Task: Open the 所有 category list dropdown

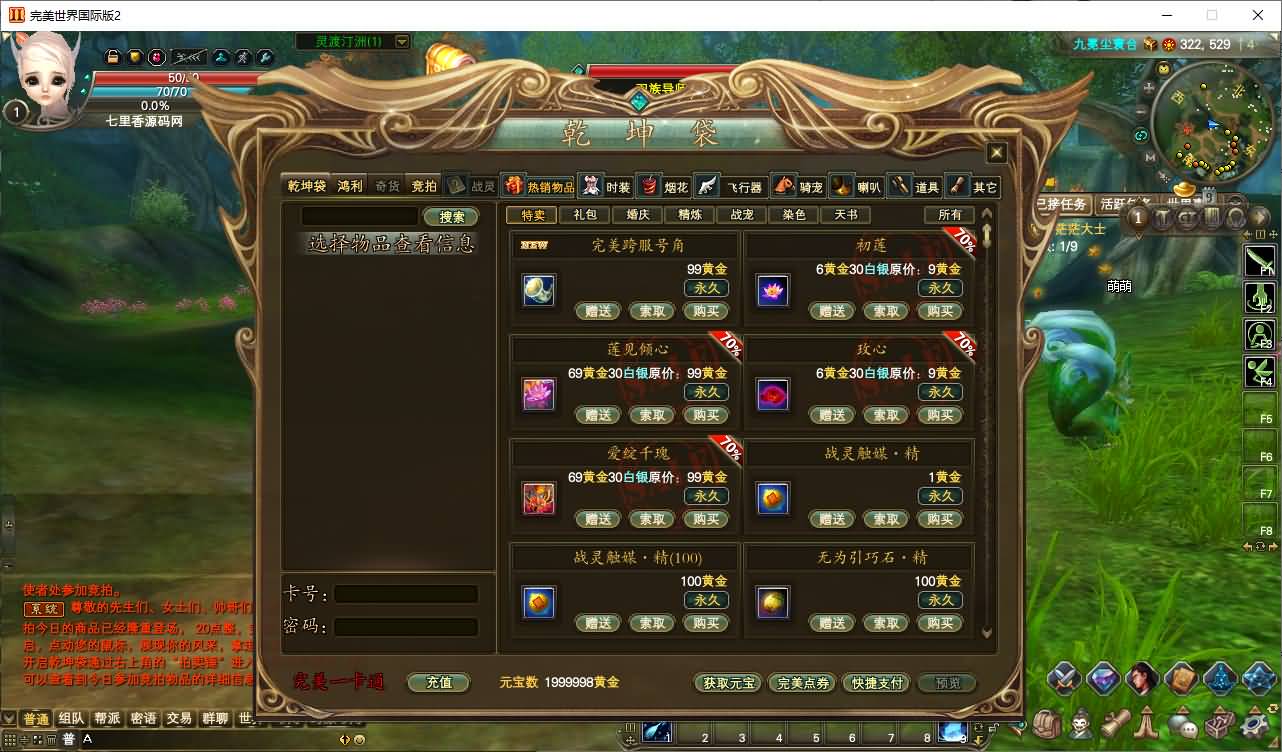Action: 950,214
